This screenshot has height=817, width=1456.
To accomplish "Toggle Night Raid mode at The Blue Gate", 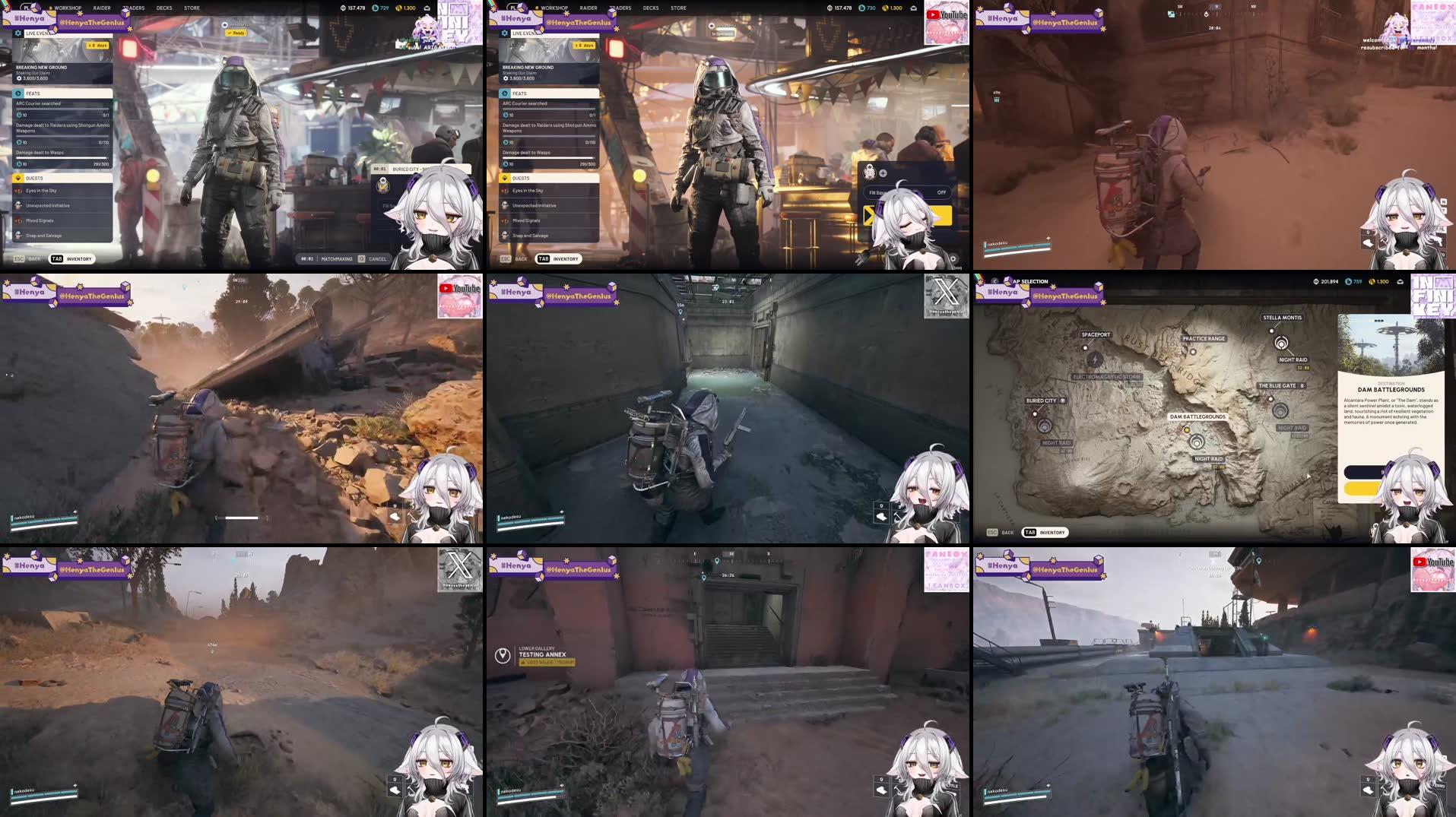I will [1280, 410].
